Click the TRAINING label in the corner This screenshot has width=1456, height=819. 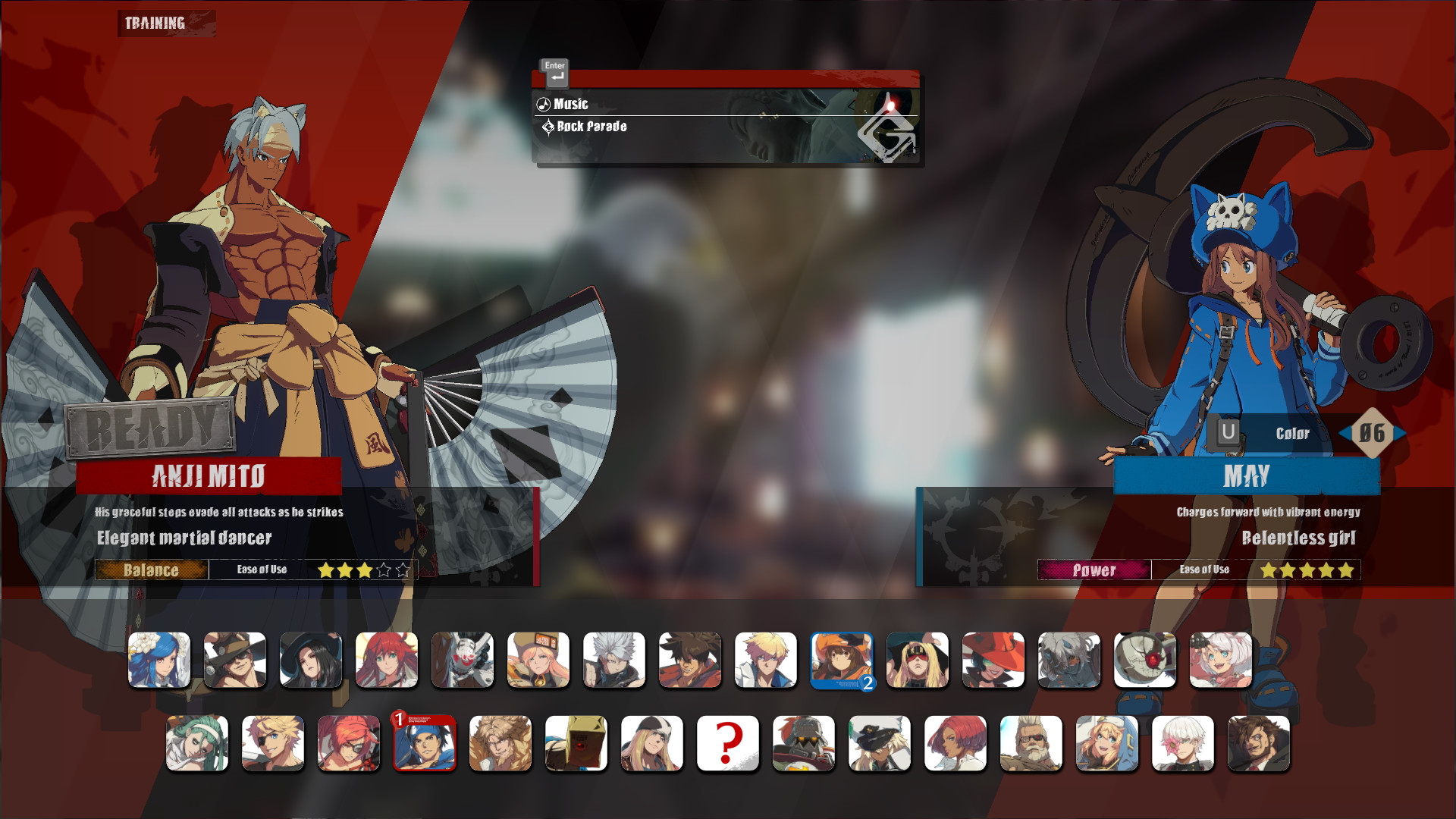[154, 23]
